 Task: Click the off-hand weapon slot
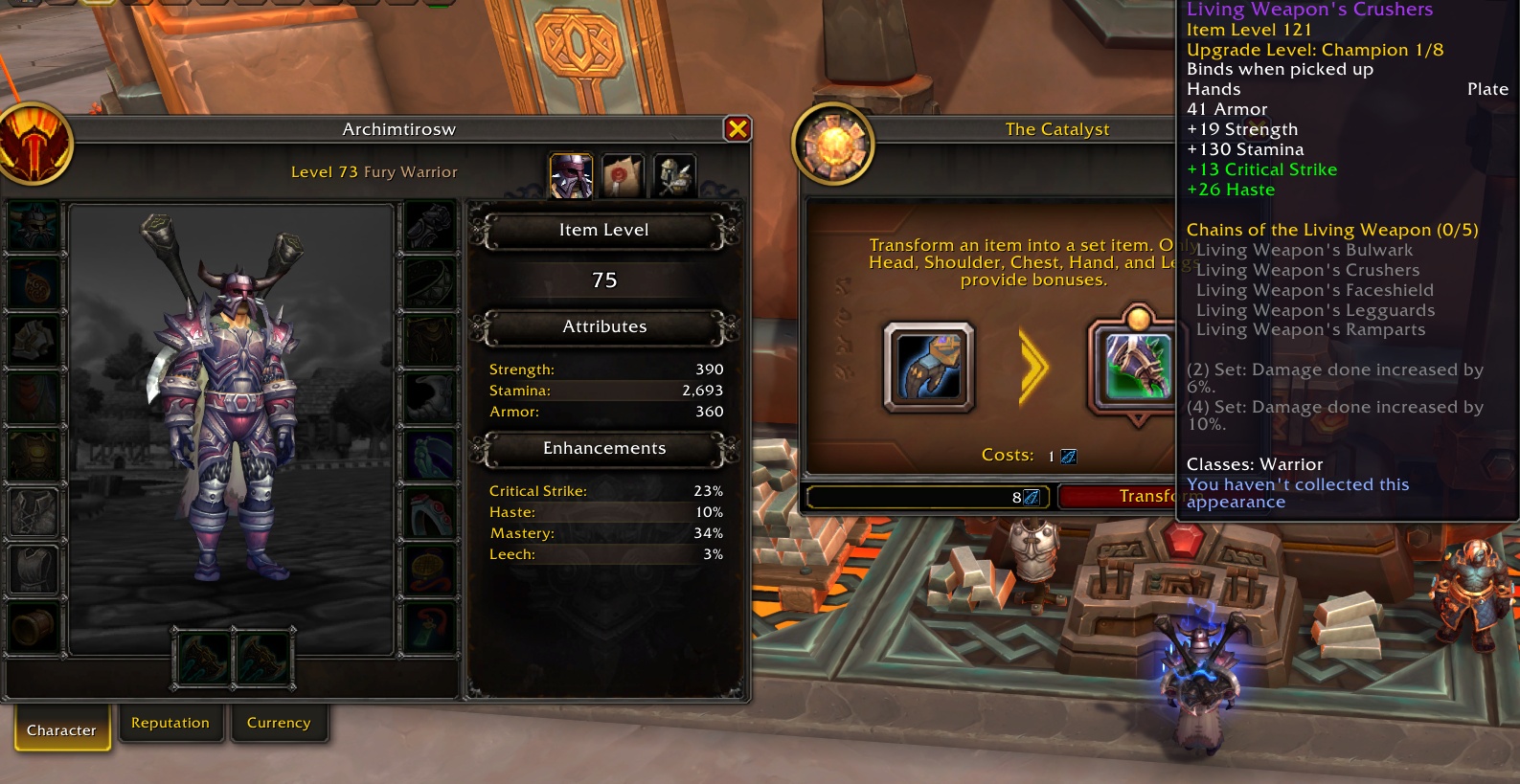tap(263, 658)
